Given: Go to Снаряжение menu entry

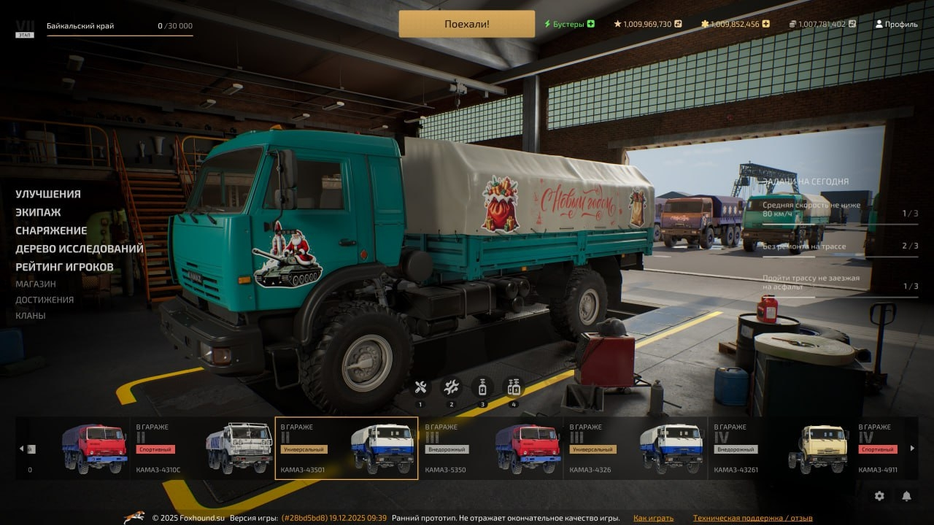Looking at the screenshot, I should [x=51, y=230].
